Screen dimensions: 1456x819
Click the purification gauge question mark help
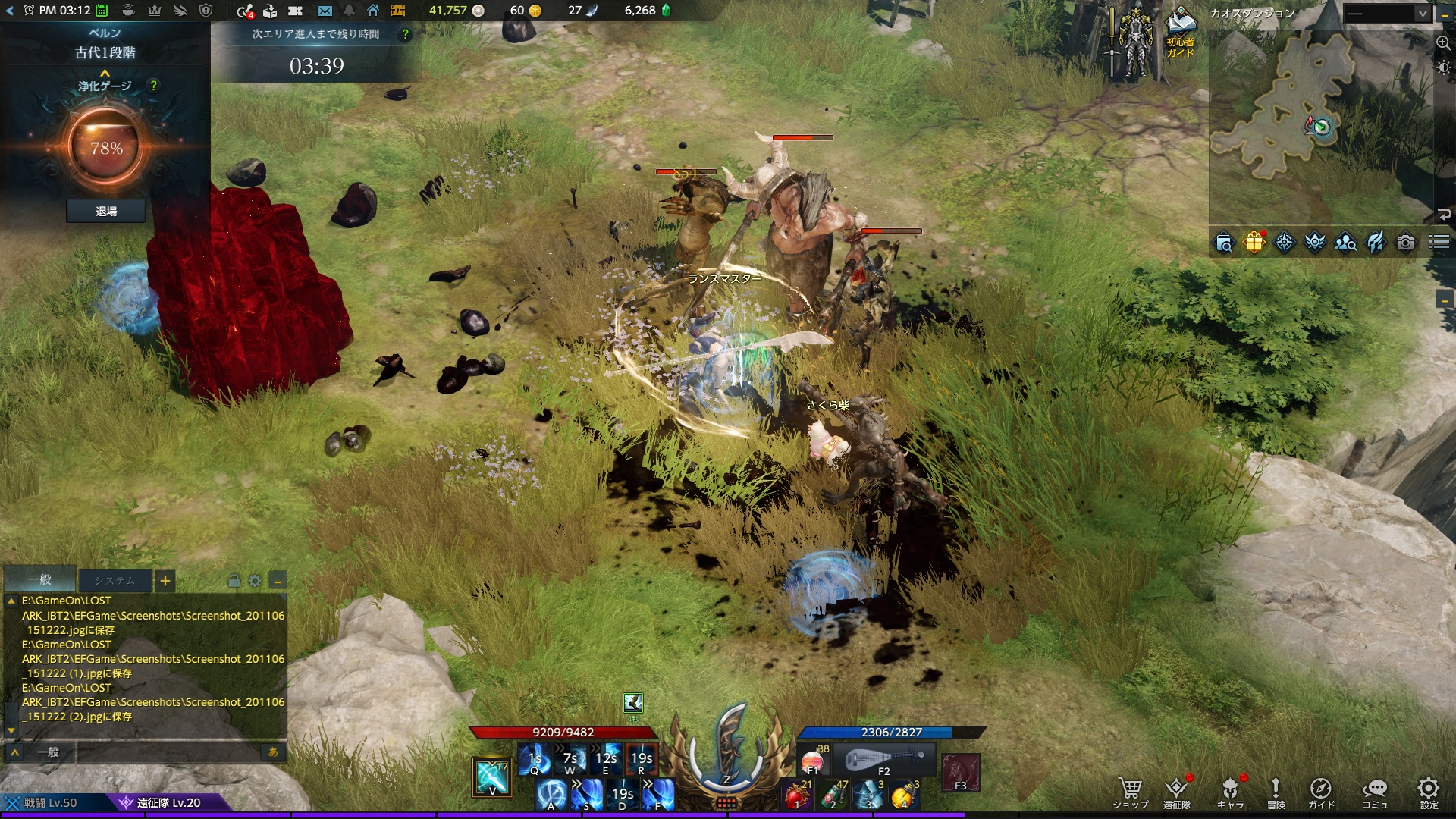(x=154, y=86)
